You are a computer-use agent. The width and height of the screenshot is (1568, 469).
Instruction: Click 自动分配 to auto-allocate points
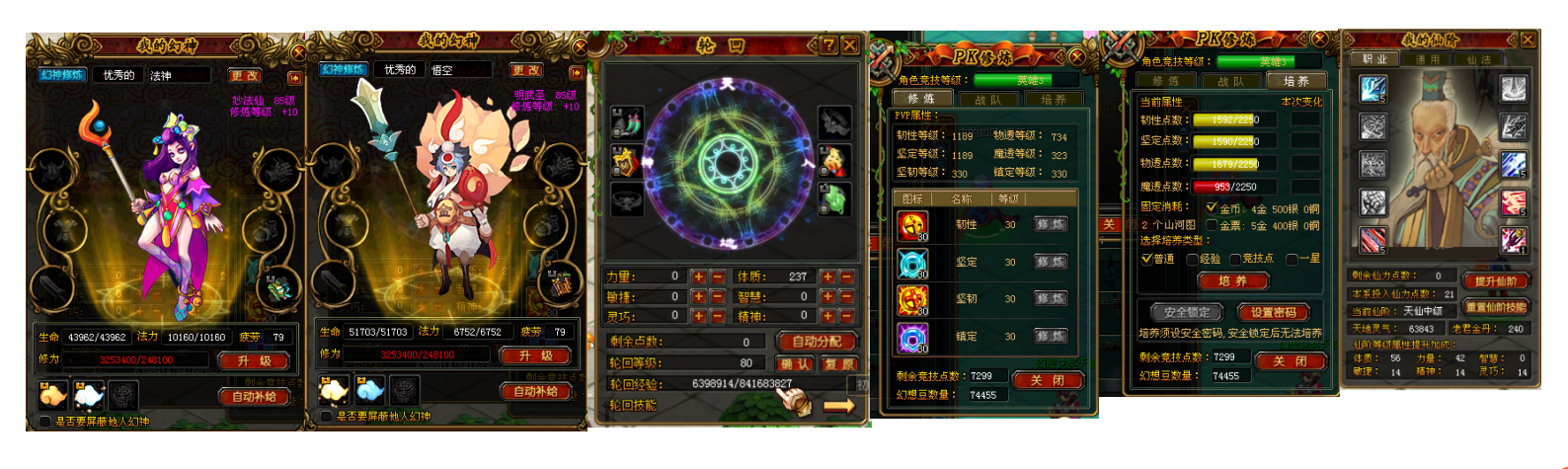click(817, 342)
